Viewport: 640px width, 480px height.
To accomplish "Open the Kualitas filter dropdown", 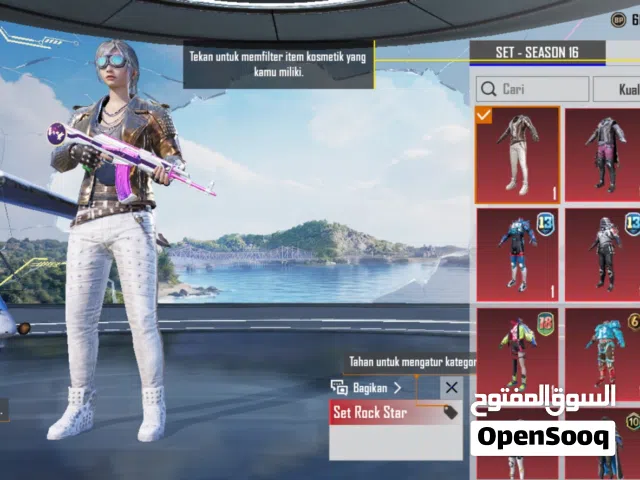I will pos(617,89).
